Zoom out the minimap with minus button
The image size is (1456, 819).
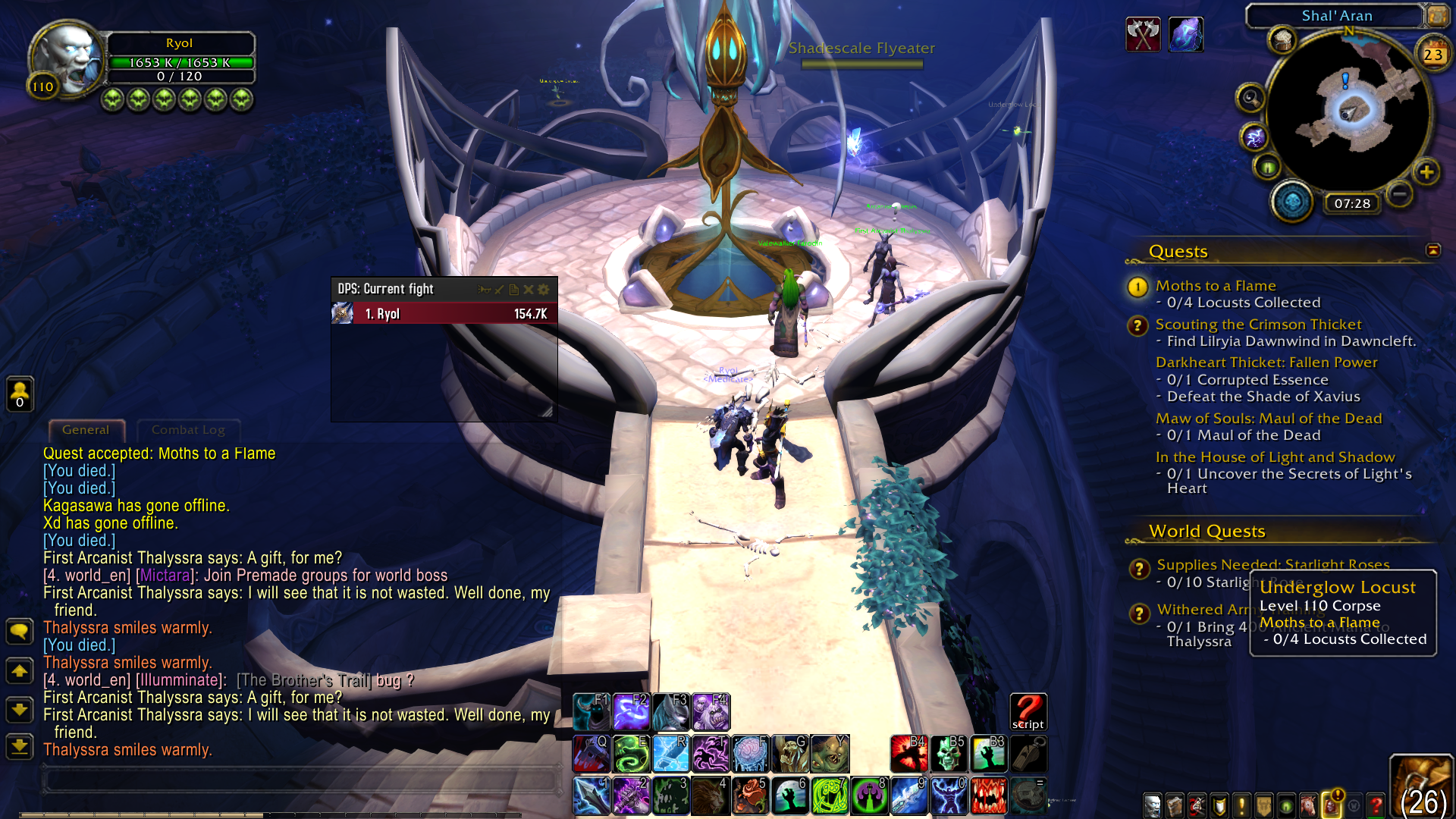point(1400,195)
